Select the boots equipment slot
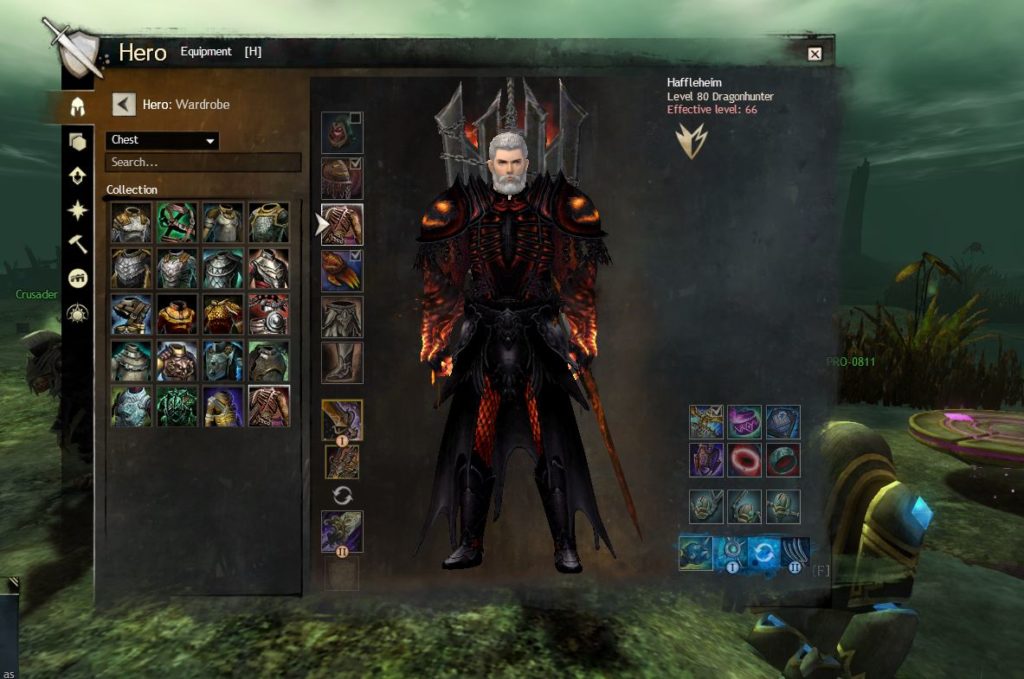 [x=342, y=362]
